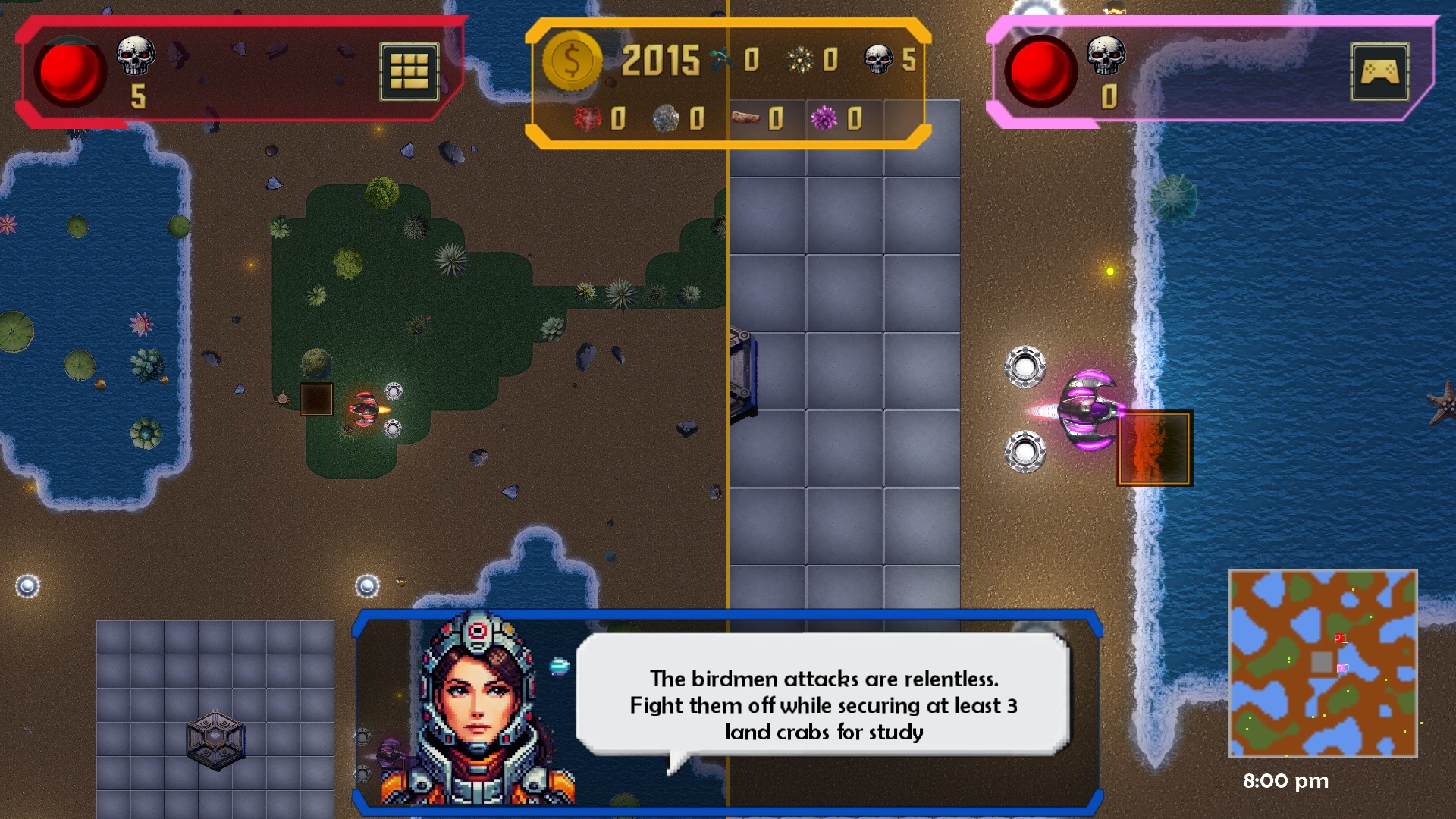Click the wood log resource icon
Screen dimensions: 1456x819
coord(747,119)
